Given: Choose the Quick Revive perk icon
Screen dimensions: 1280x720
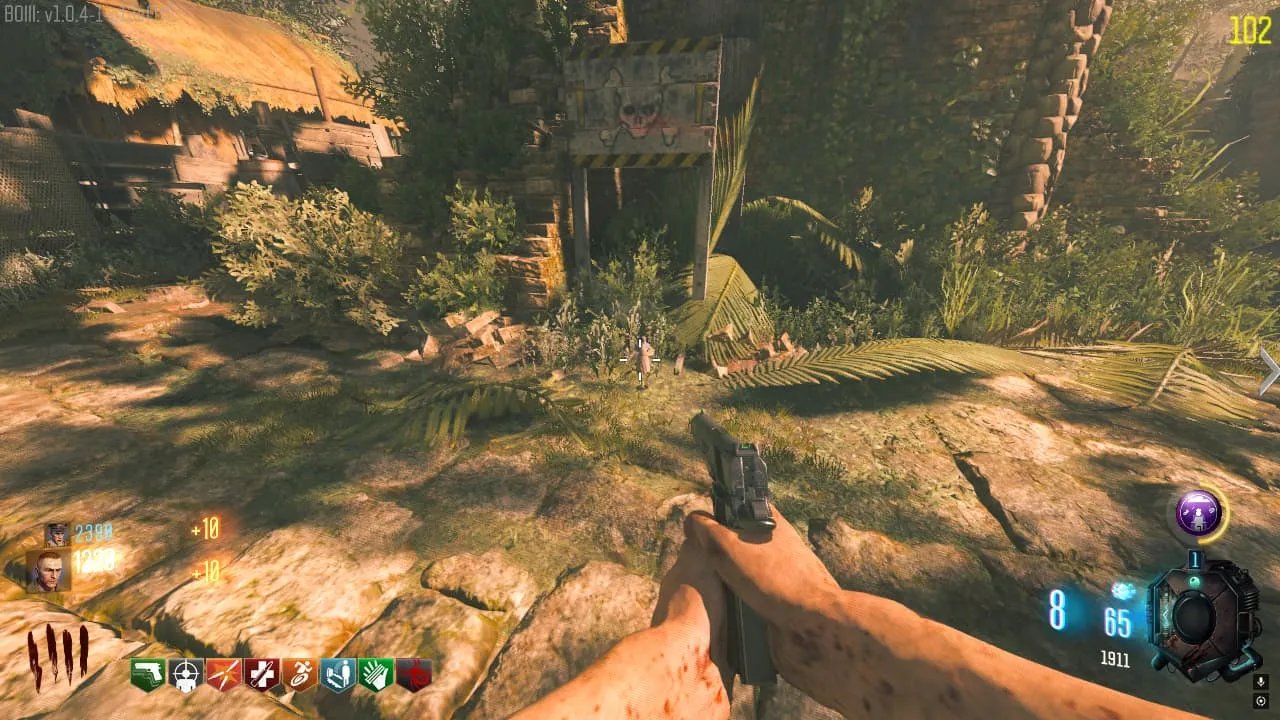Looking at the screenshot, I should tap(261, 675).
